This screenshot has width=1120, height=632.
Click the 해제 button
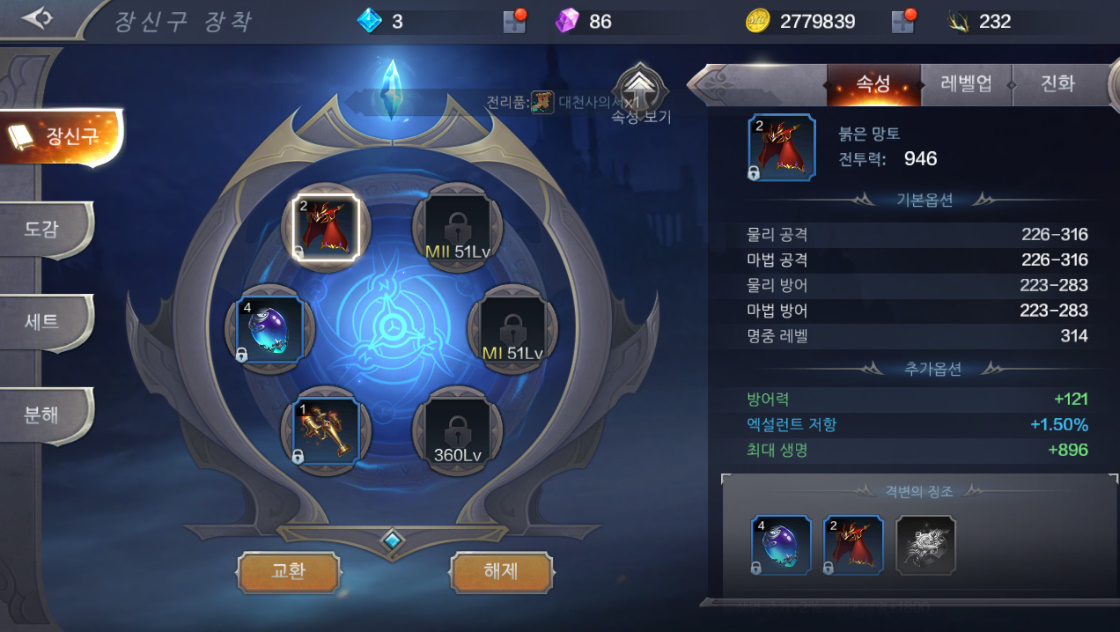coord(501,572)
